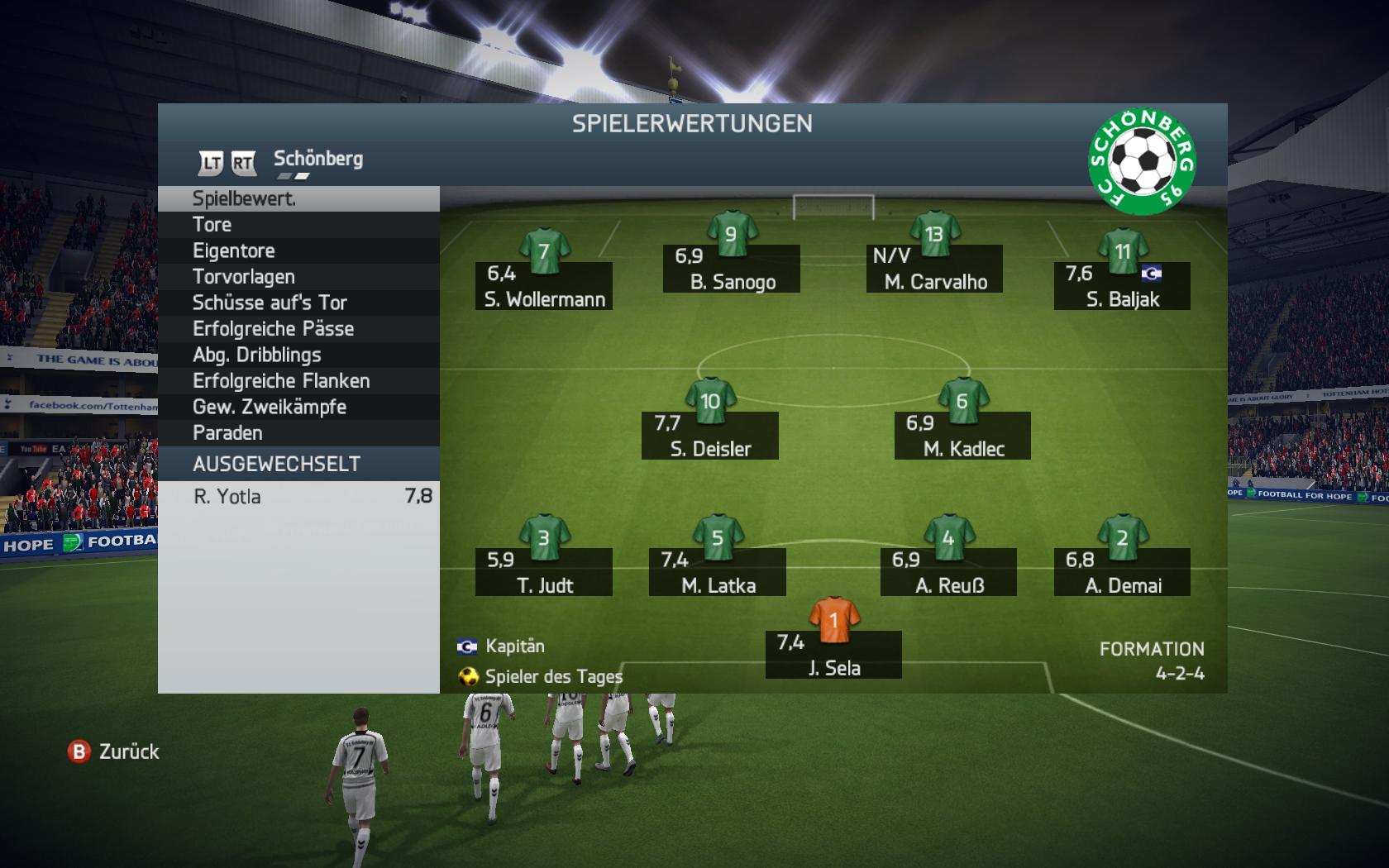Choose defender T. Judt's card
The height and width of the screenshot is (868, 1389).
tap(544, 571)
